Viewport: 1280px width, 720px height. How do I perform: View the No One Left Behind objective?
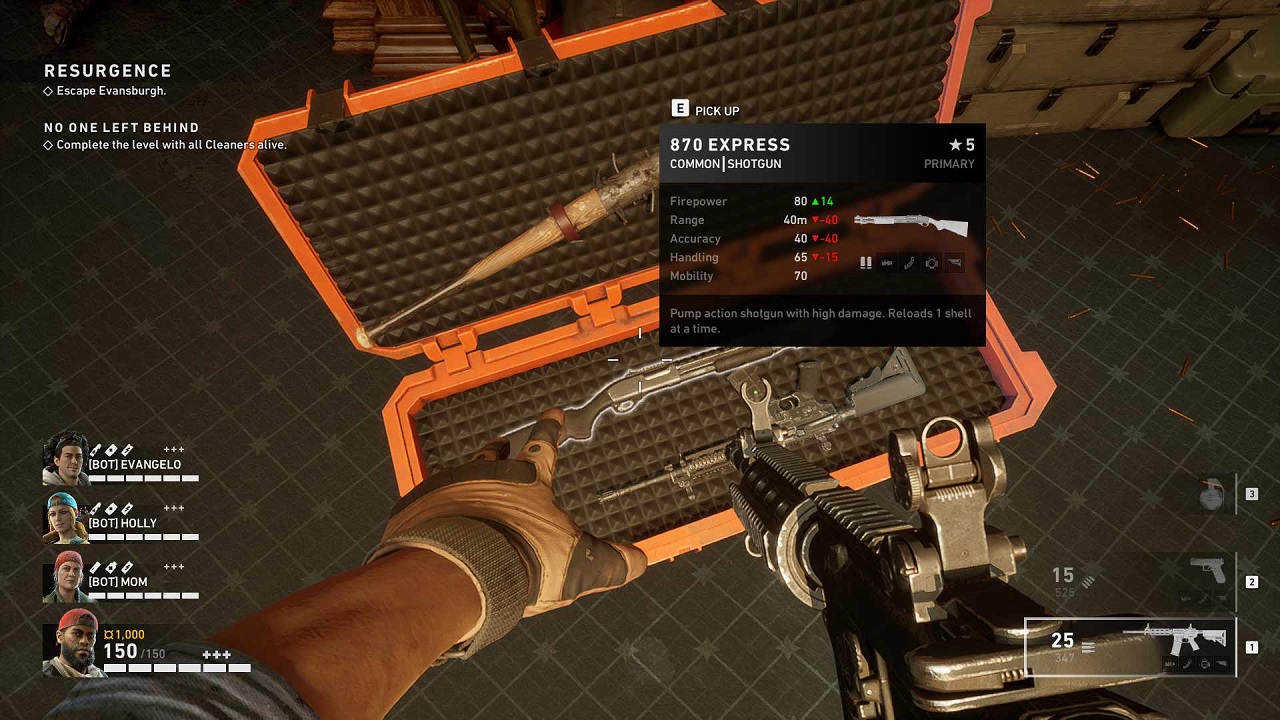[x=121, y=128]
